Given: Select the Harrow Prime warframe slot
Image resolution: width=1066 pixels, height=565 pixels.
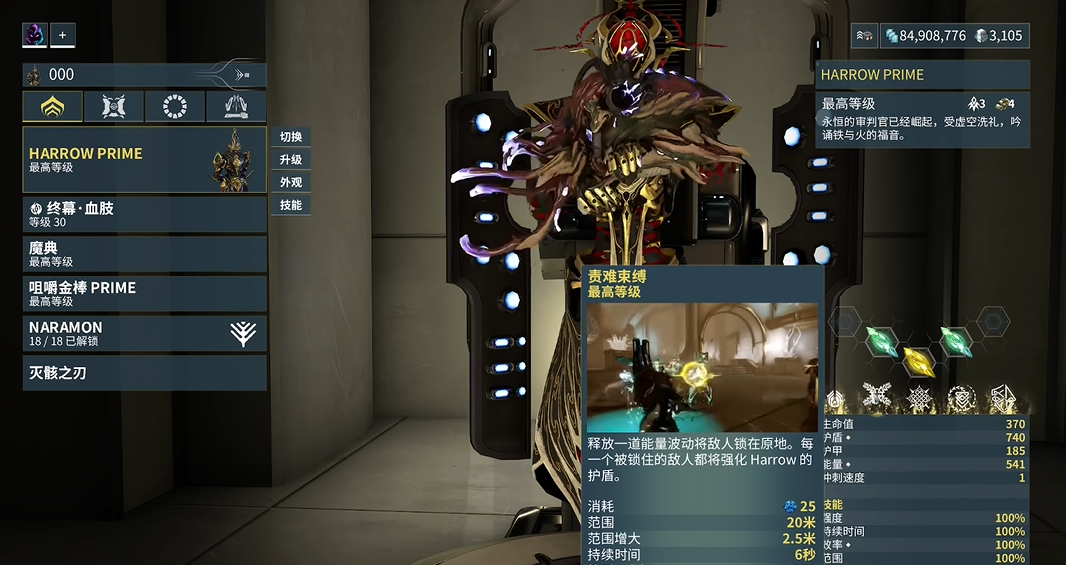Looking at the screenshot, I should [x=144, y=160].
